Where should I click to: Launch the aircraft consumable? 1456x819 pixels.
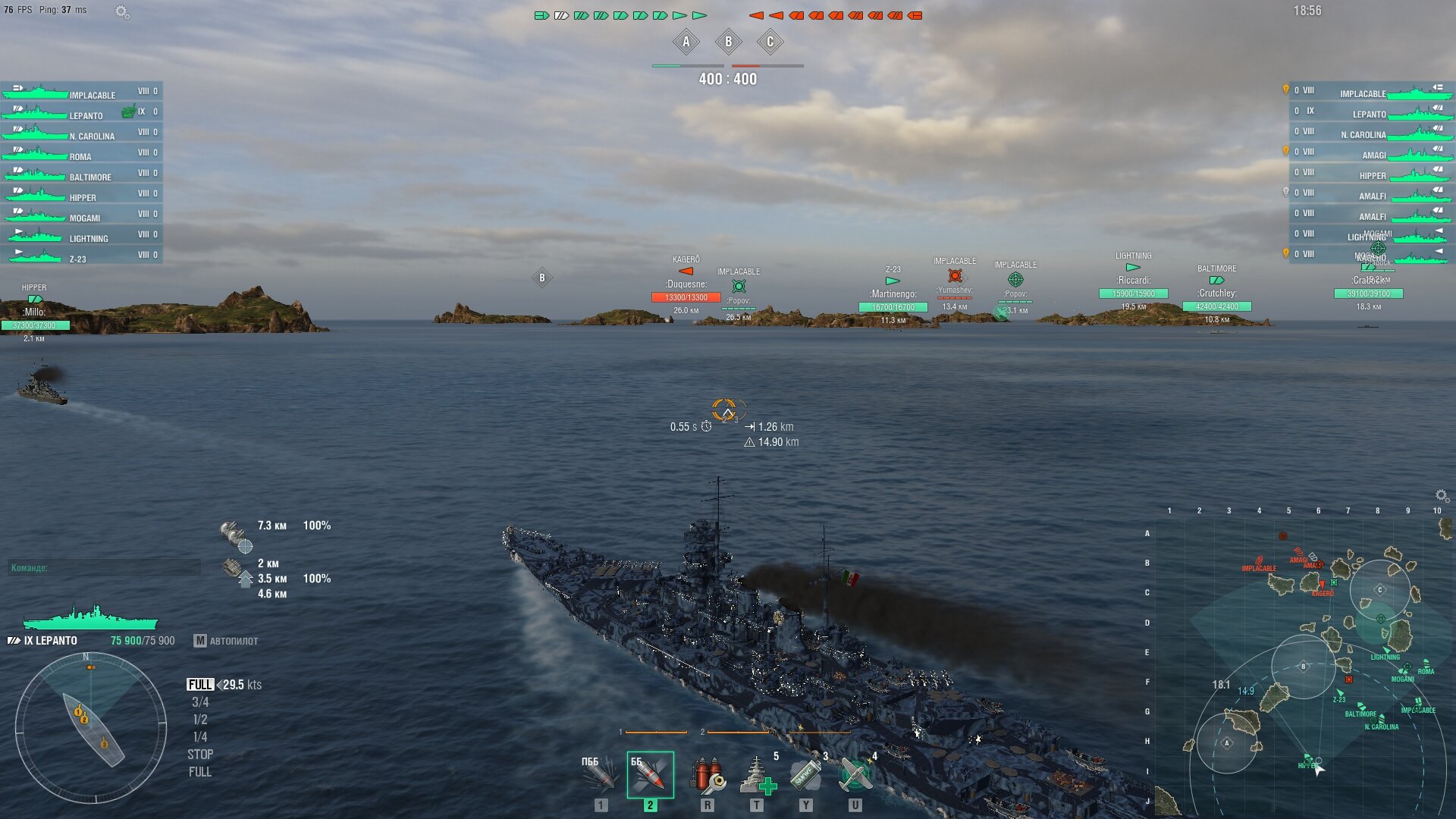tap(855, 775)
